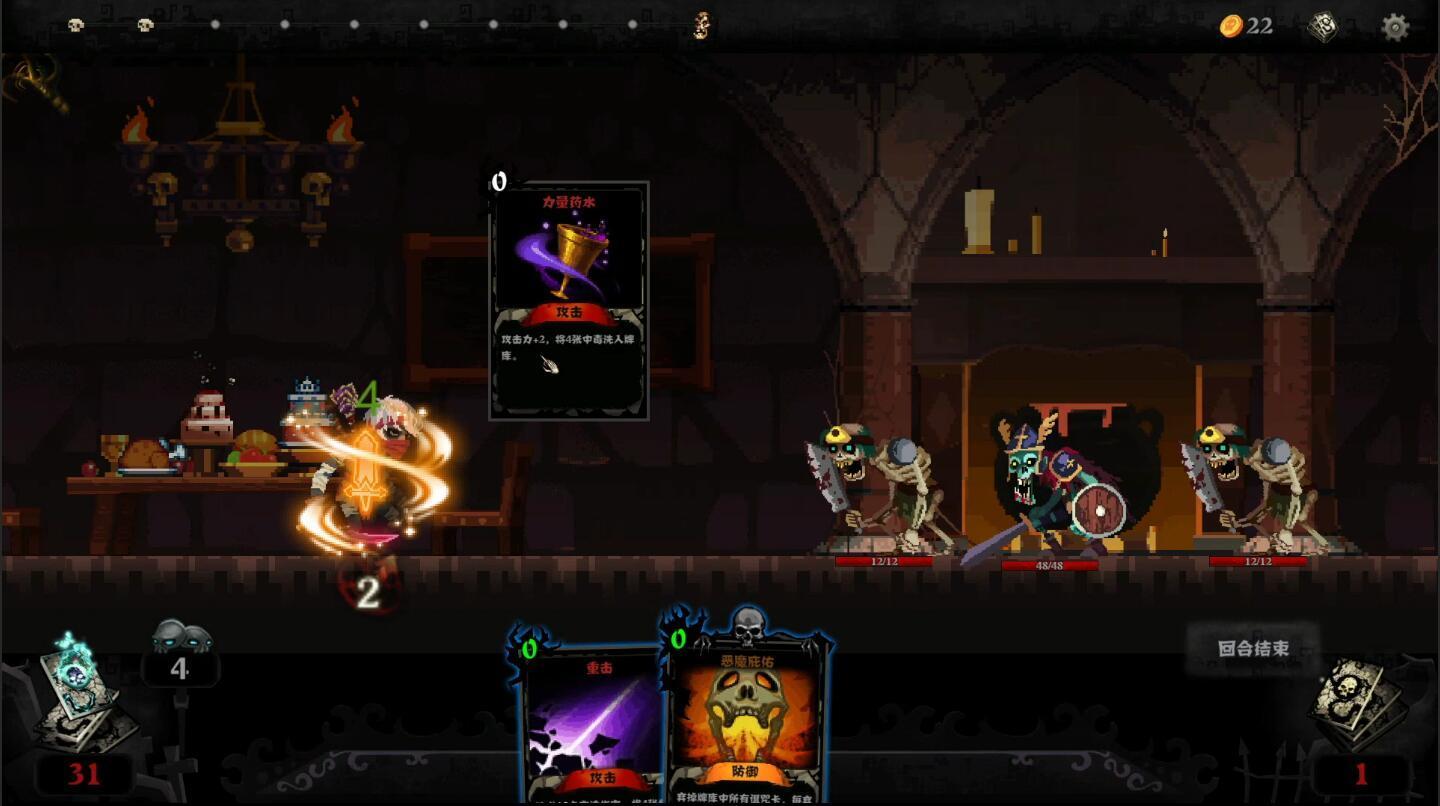Inspect the 力量药水 card being played
This screenshot has height=806, width=1440.
click(x=569, y=300)
